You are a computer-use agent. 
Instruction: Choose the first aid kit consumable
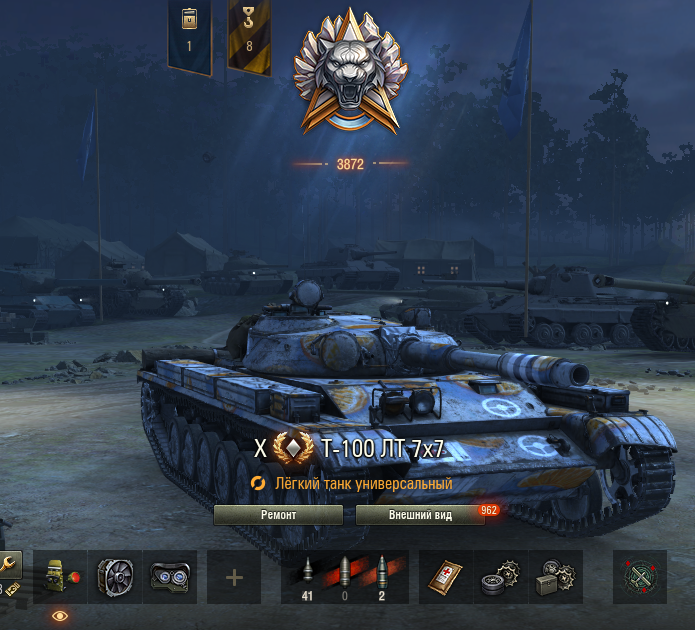[x=443, y=577]
